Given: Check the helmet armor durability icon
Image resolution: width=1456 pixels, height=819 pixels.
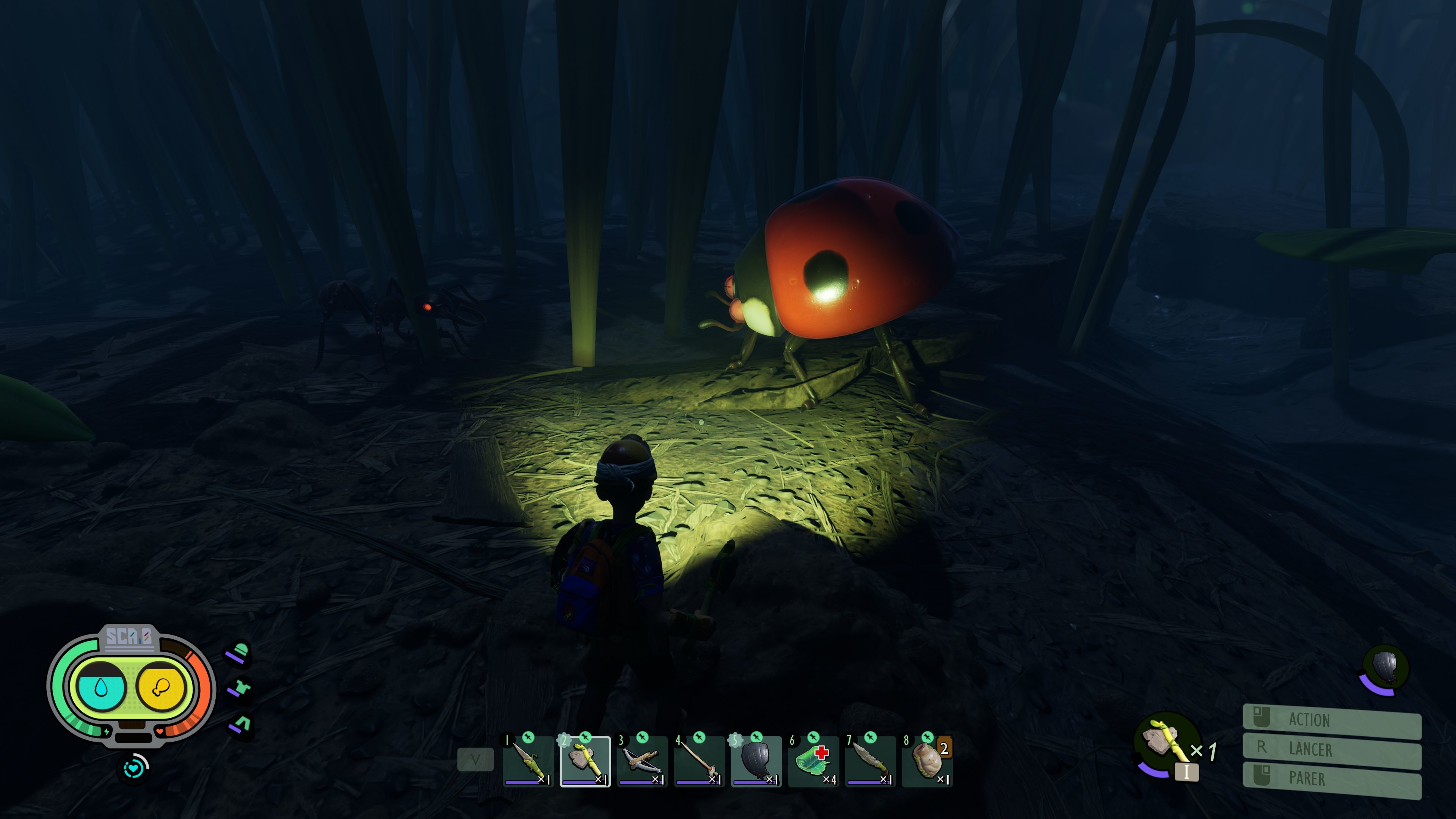Looking at the screenshot, I should 239,652.
